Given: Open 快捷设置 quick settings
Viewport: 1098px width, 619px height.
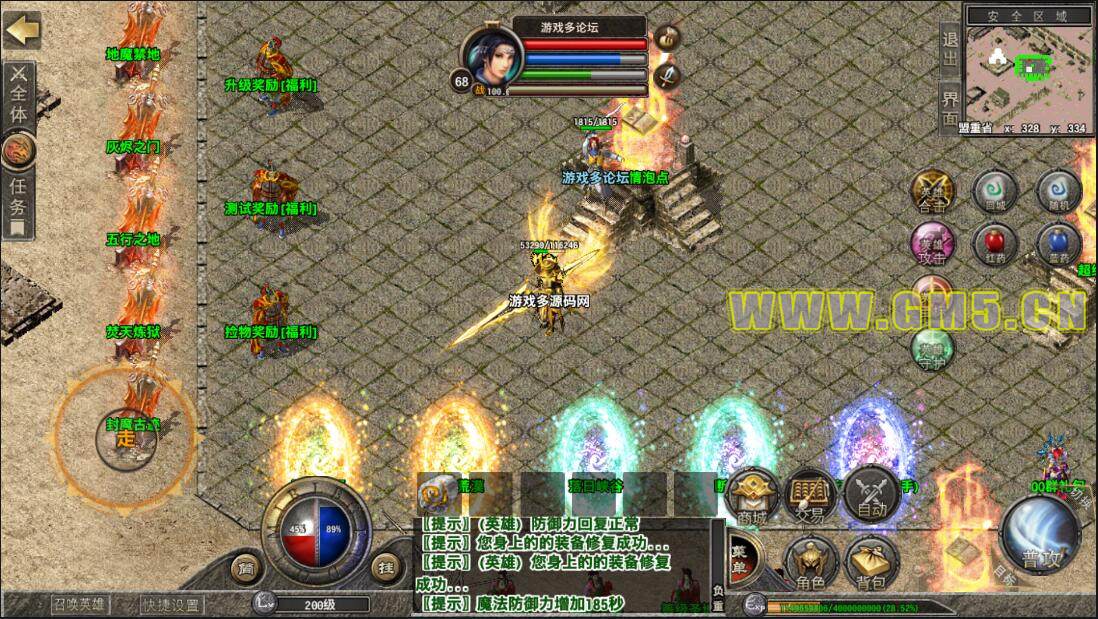Looking at the screenshot, I should pos(170,604).
